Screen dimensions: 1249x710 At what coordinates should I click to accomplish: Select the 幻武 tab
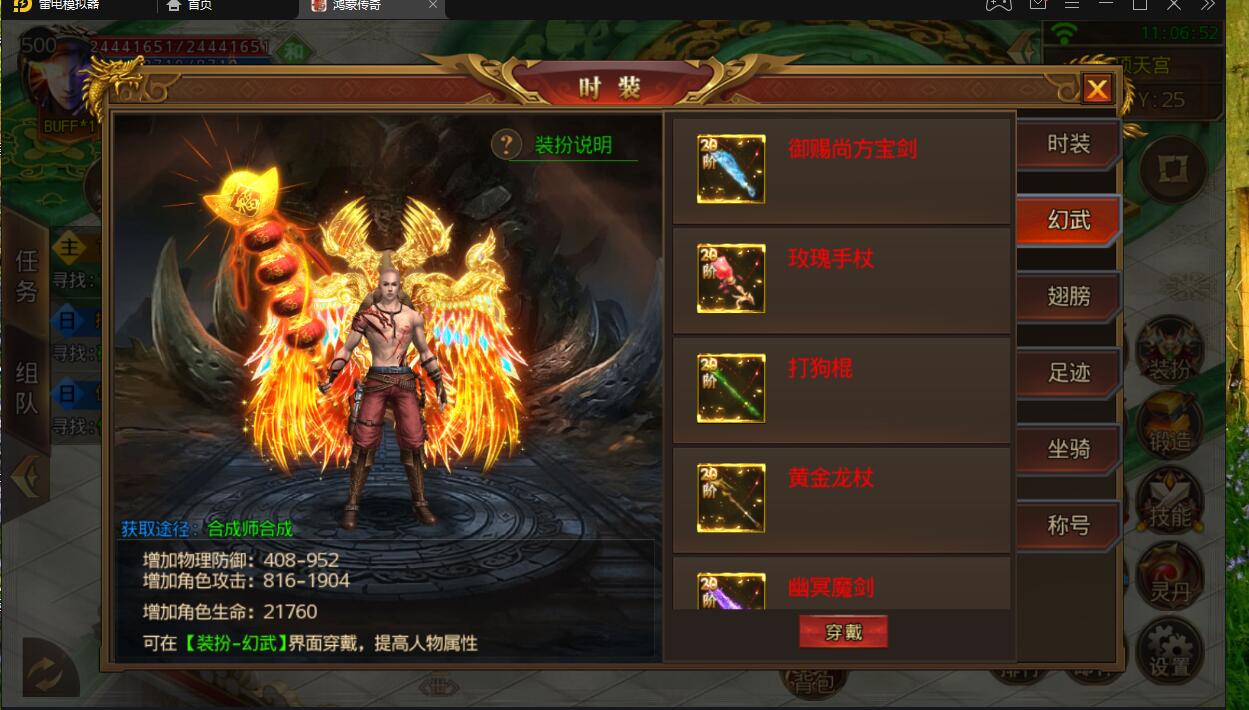click(x=1067, y=220)
